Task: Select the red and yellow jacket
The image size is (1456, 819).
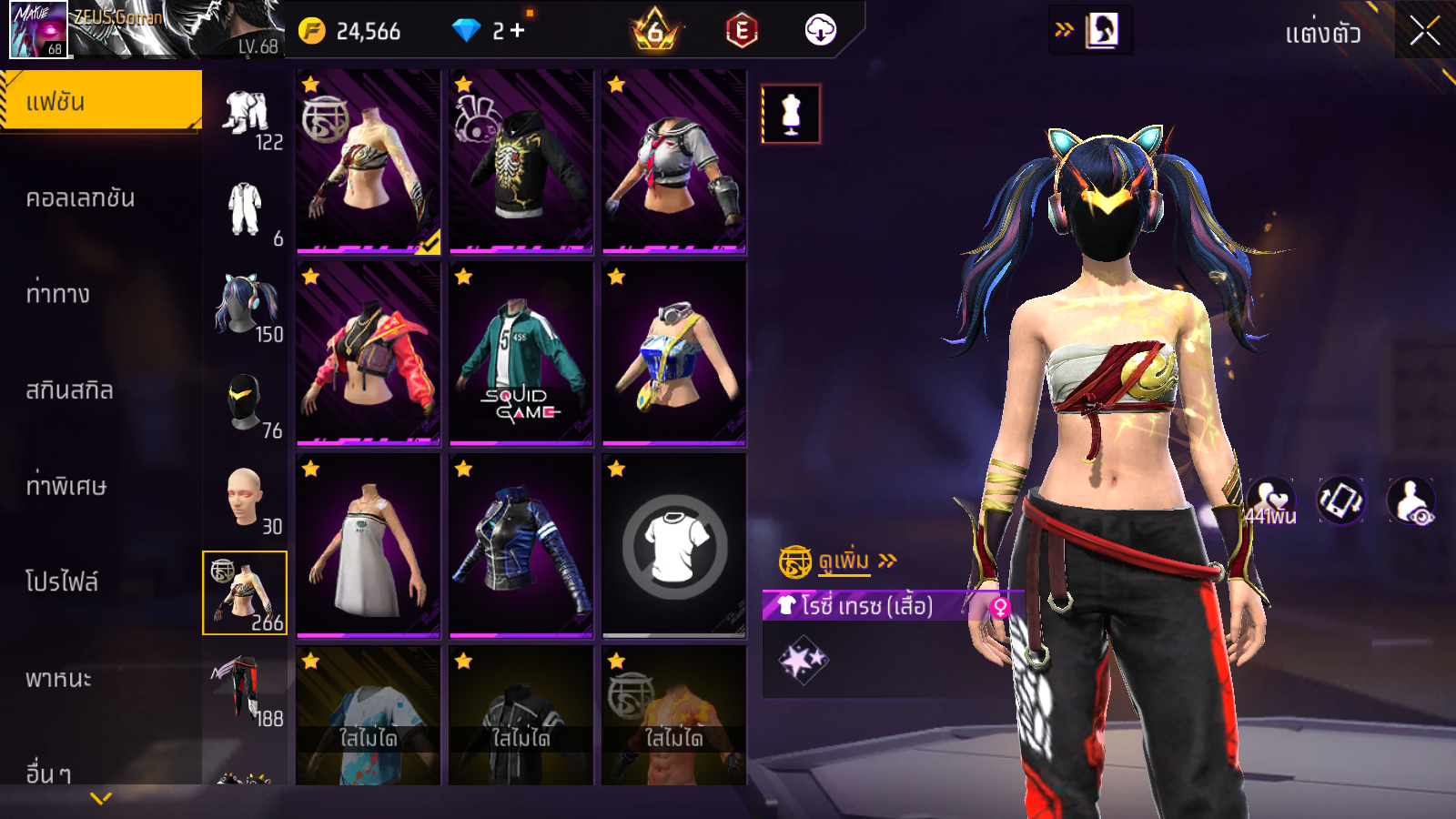Action: coord(369,354)
